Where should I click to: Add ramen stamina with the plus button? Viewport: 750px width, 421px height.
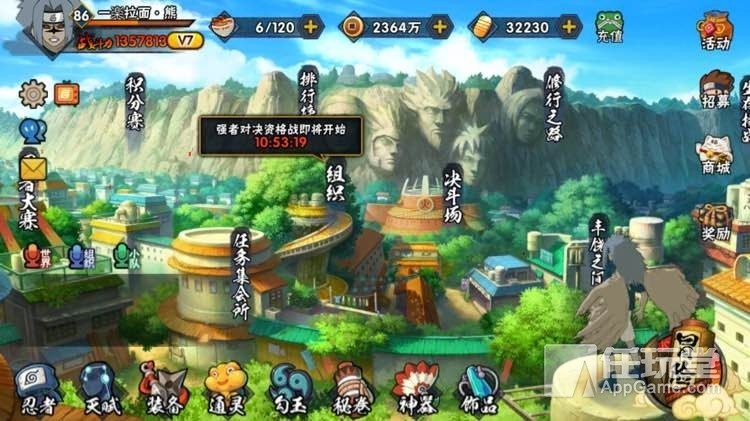tap(312, 26)
